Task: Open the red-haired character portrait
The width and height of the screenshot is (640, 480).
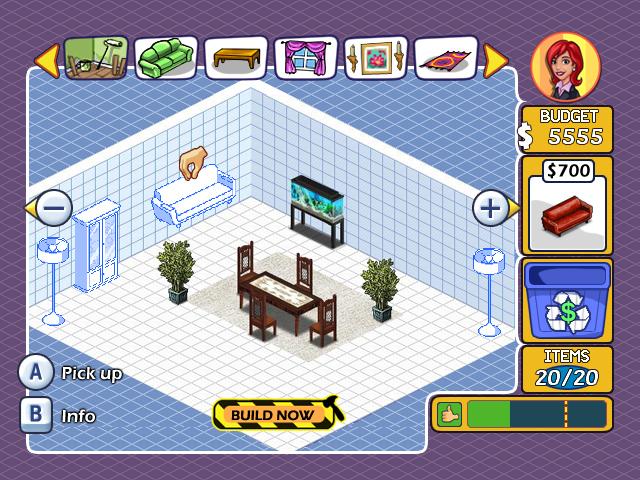Action: click(x=566, y=65)
